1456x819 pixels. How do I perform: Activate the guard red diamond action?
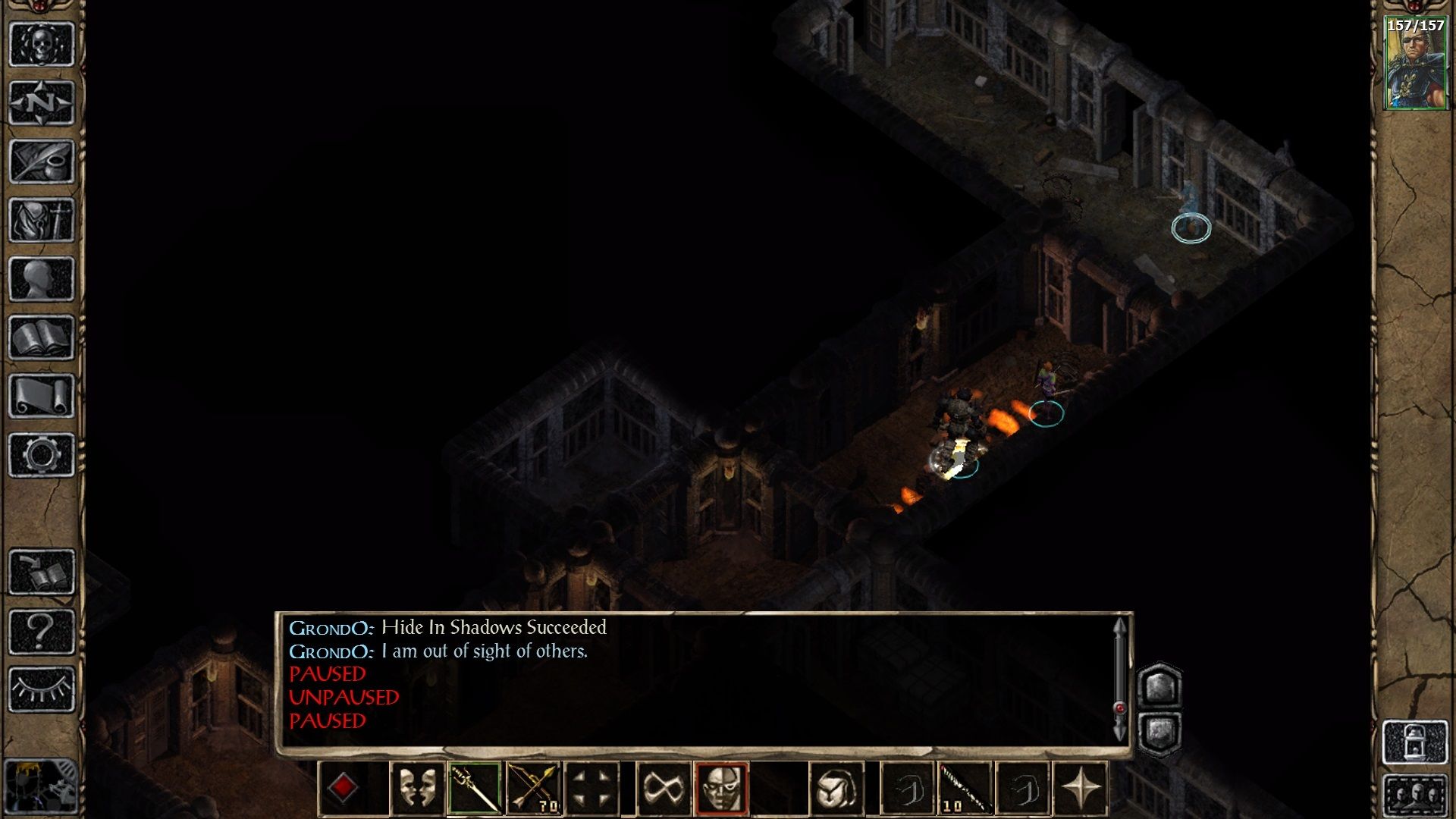point(344,787)
